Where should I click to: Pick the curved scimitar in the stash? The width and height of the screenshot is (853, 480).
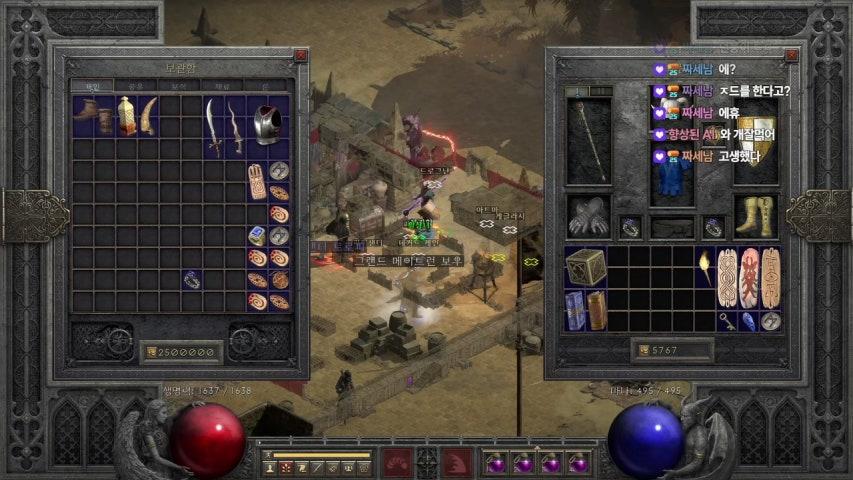click(x=213, y=125)
